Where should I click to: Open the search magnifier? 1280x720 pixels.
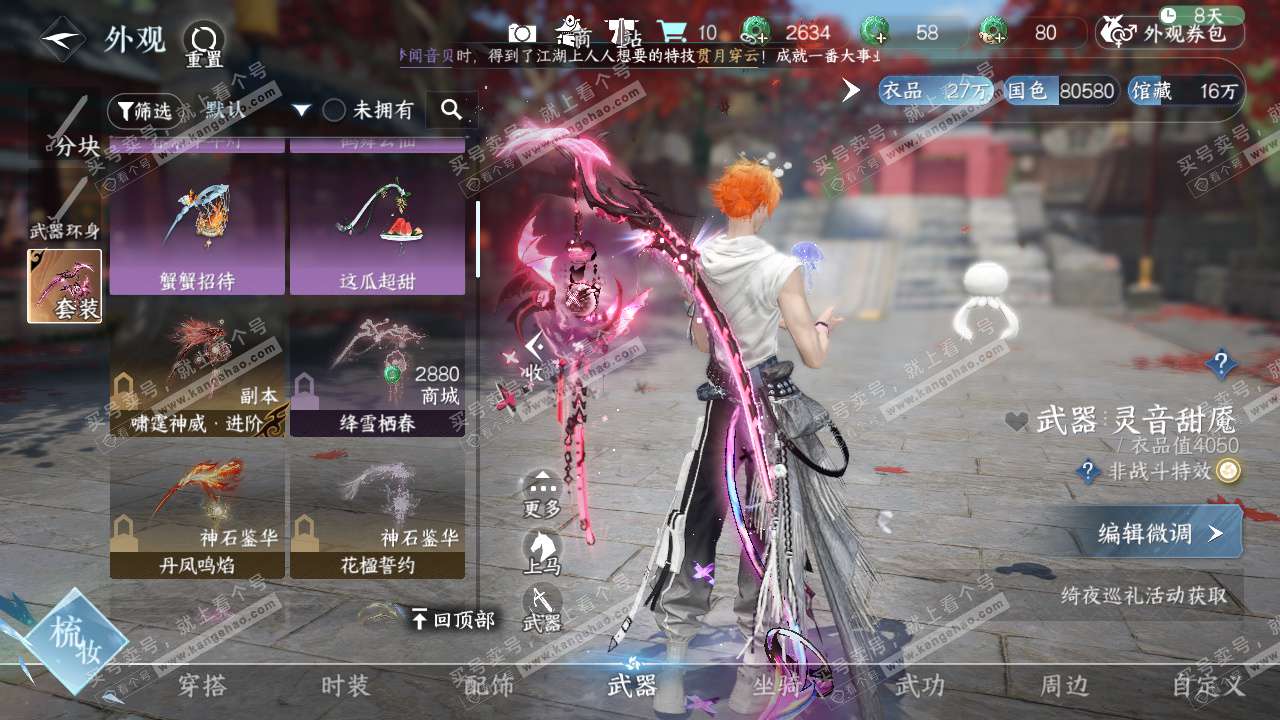[x=451, y=110]
